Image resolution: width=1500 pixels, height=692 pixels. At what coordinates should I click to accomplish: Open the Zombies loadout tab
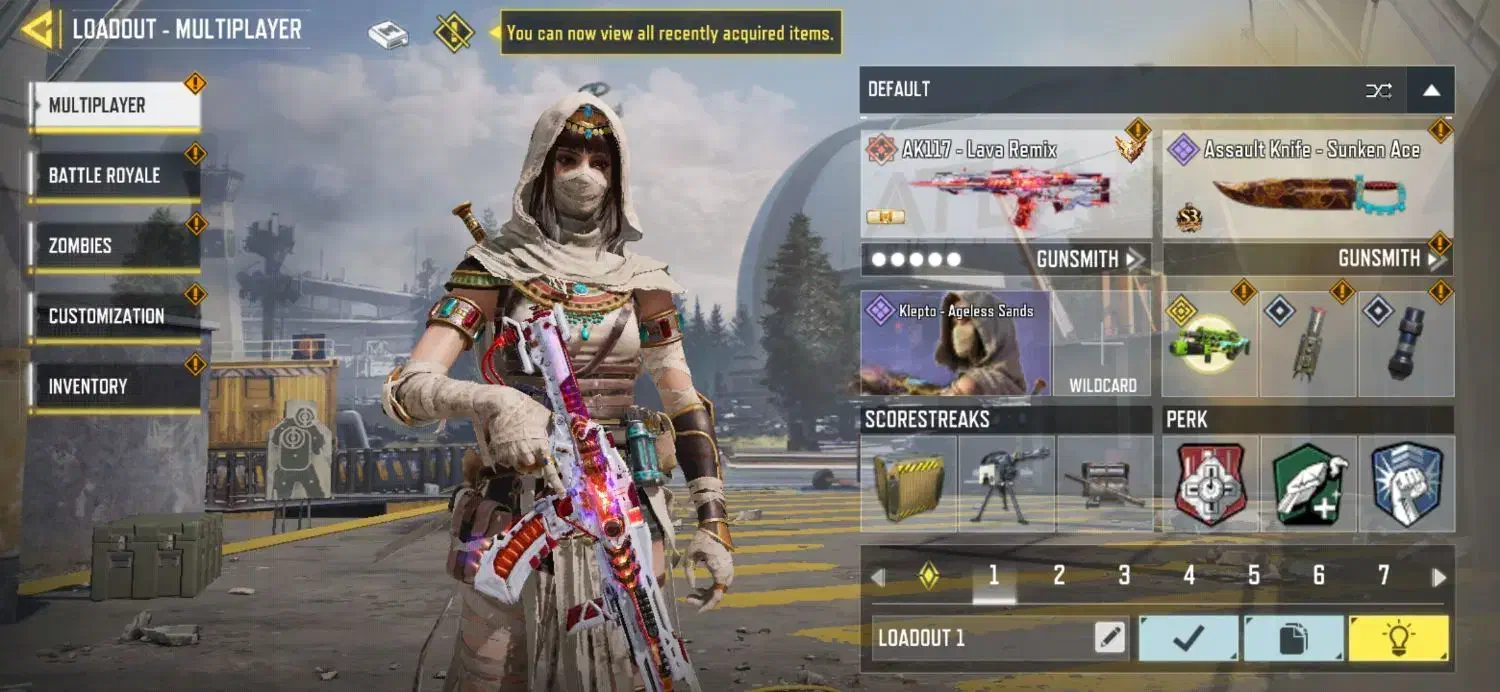[x=114, y=246]
